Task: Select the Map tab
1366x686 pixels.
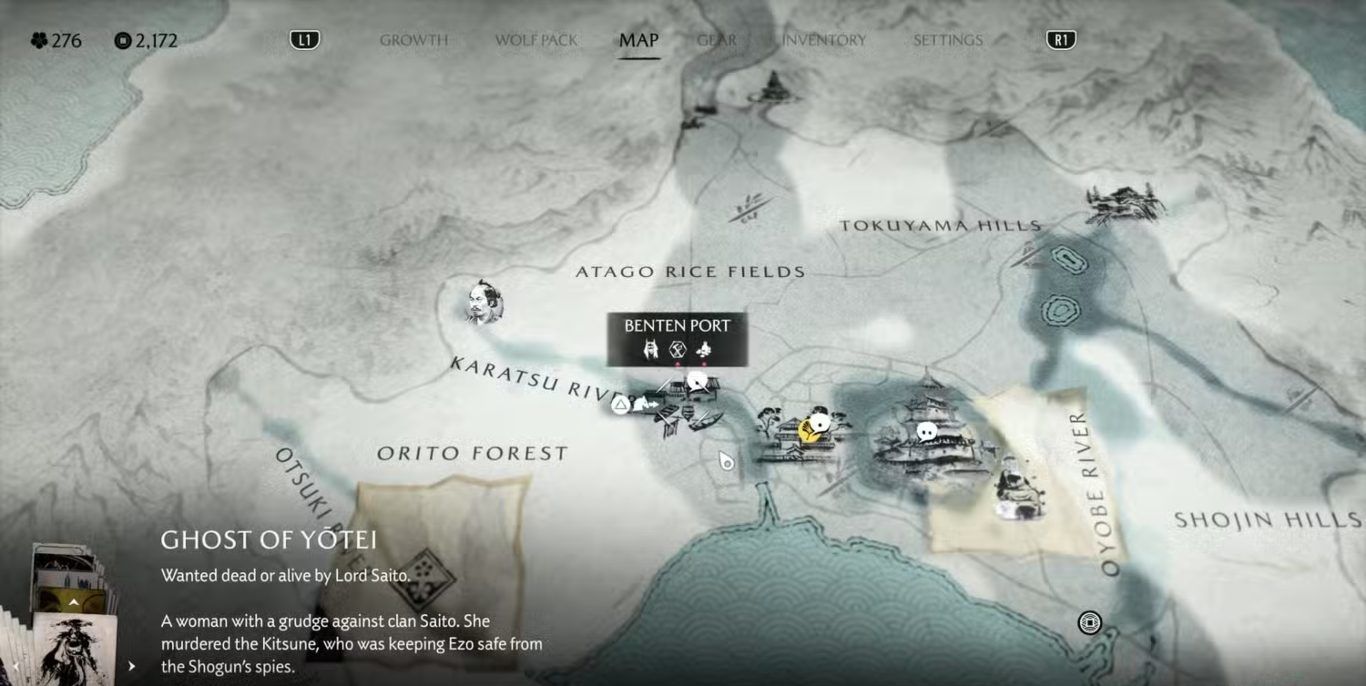Action: coord(638,40)
